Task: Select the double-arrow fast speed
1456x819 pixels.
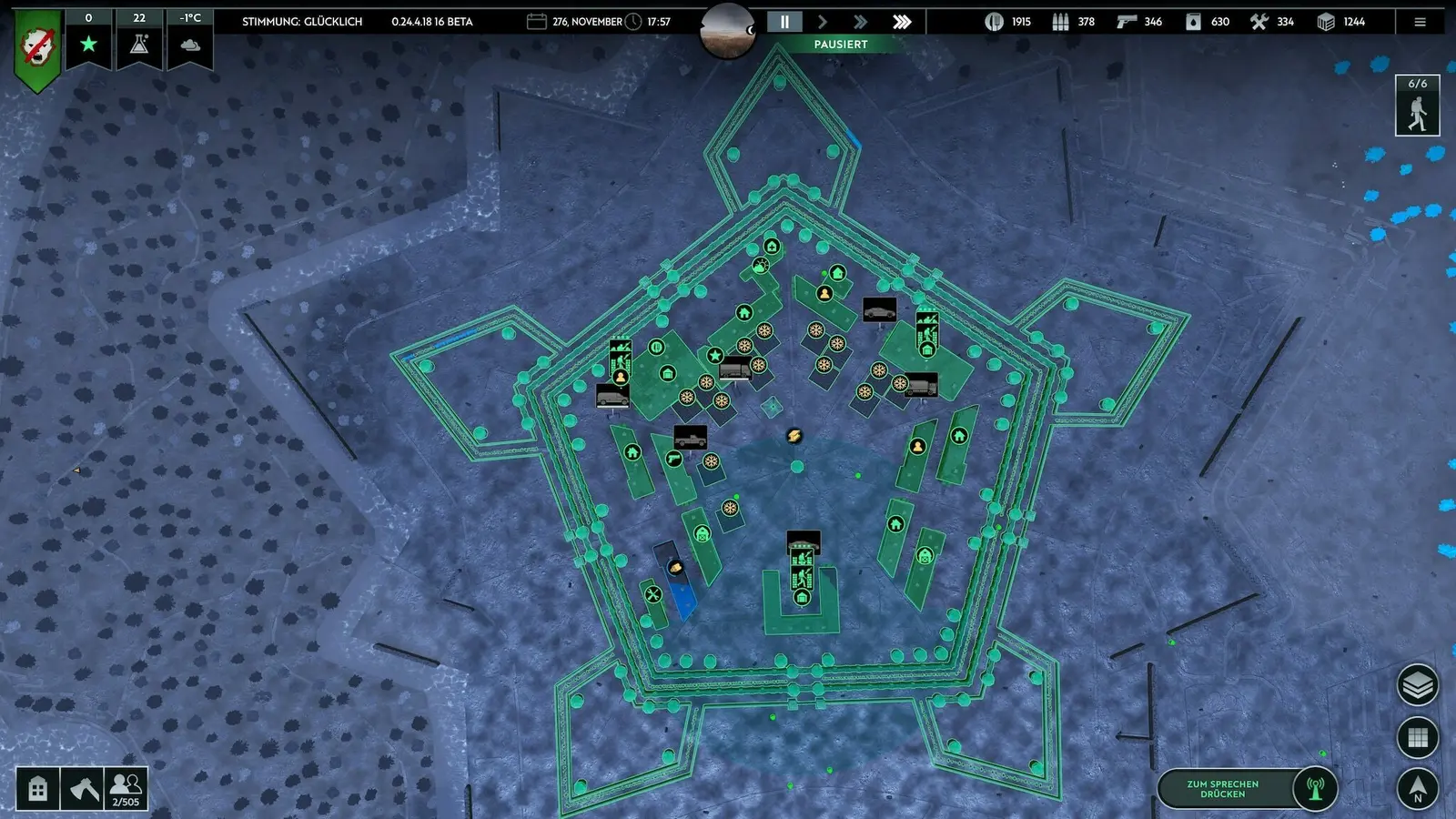Action: [861, 22]
